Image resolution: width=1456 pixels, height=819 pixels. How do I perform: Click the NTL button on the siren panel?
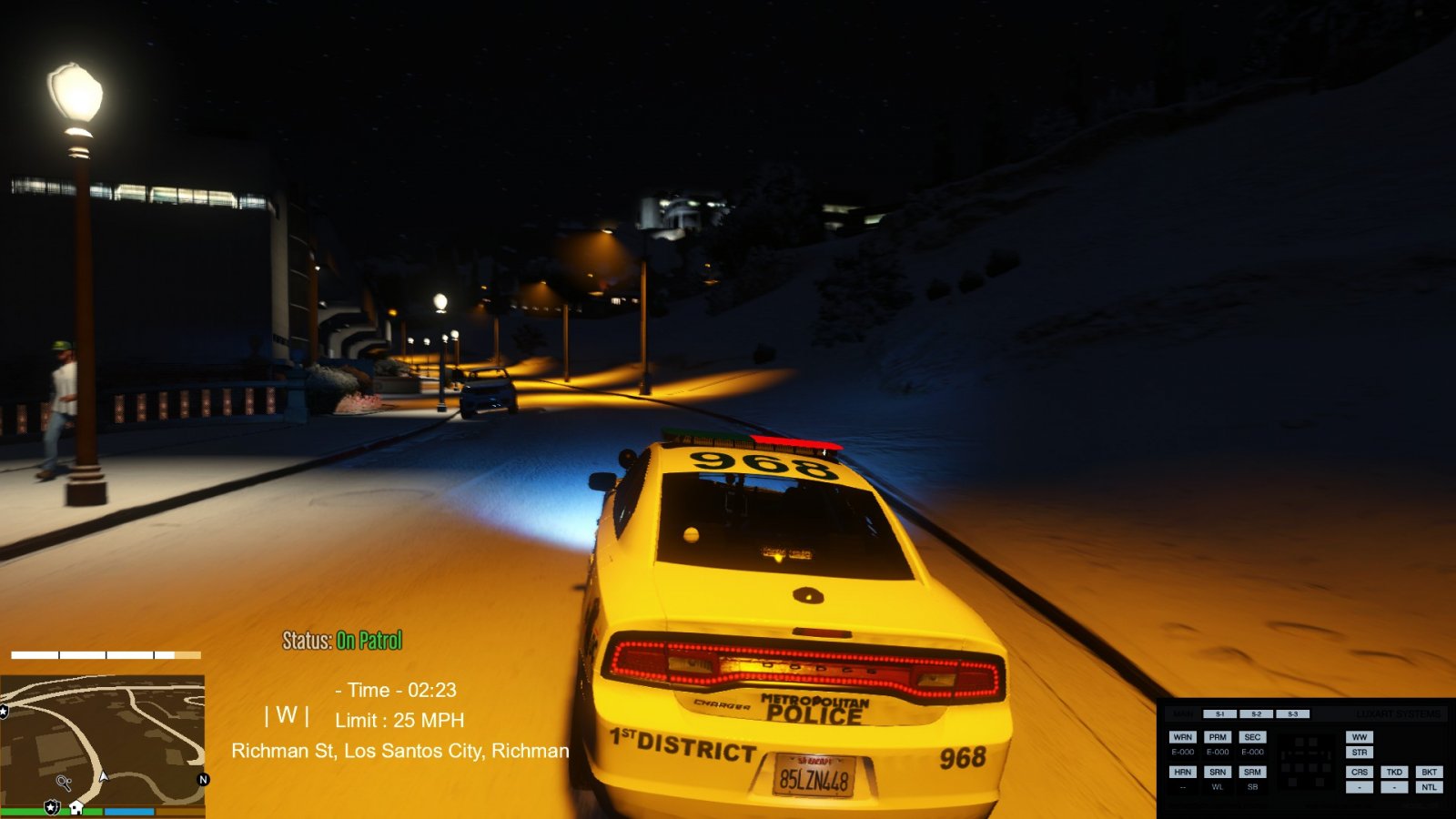[x=1430, y=787]
